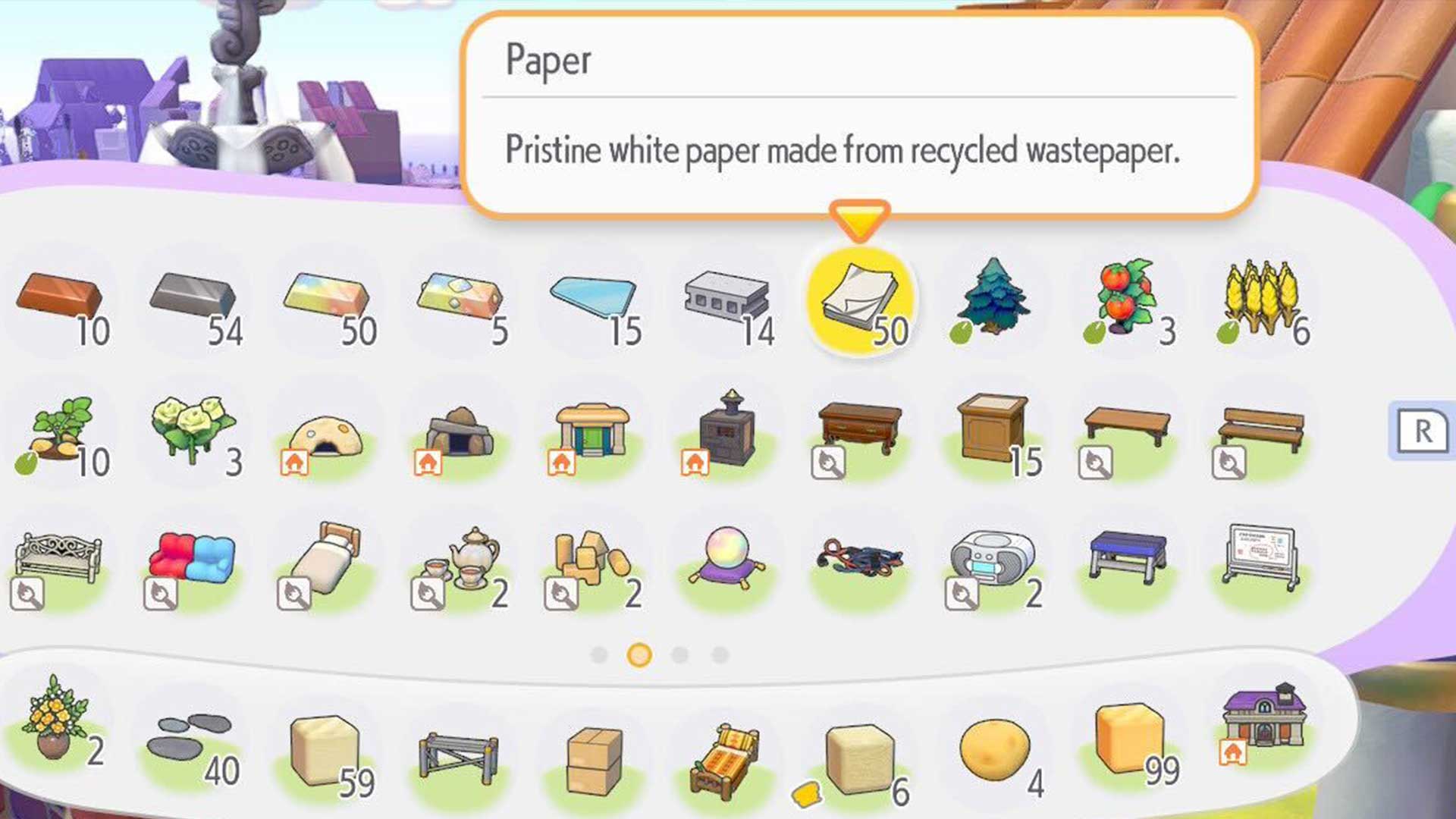Choose the blue stool furniture item
The height and width of the screenshot is (819, 1456).
tap(1126, 557)
